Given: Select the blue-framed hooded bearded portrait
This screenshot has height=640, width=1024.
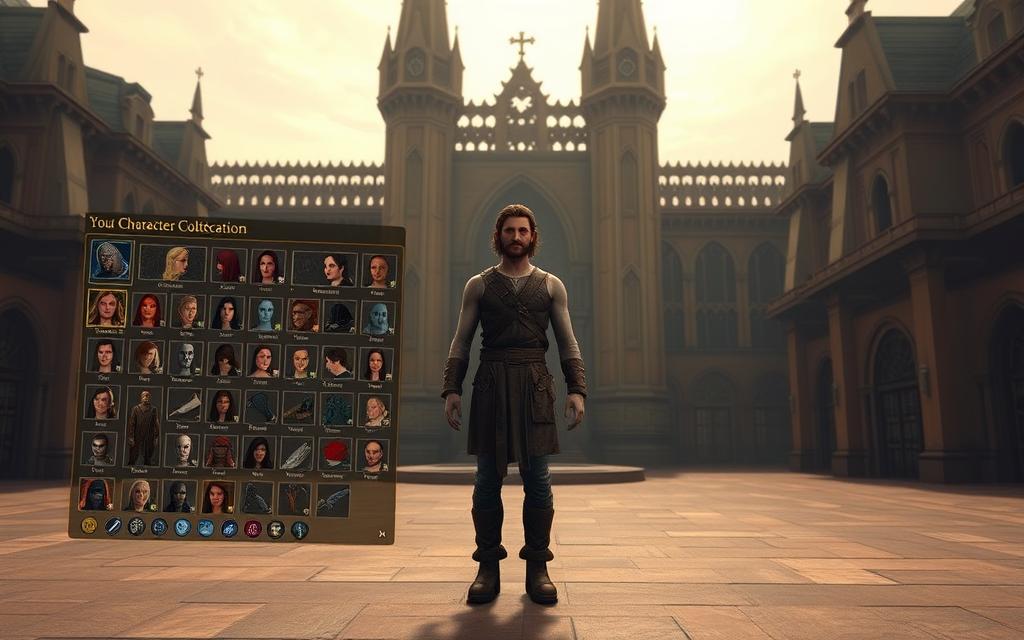Looking at the screenshot, I should [x=111, y=260].
